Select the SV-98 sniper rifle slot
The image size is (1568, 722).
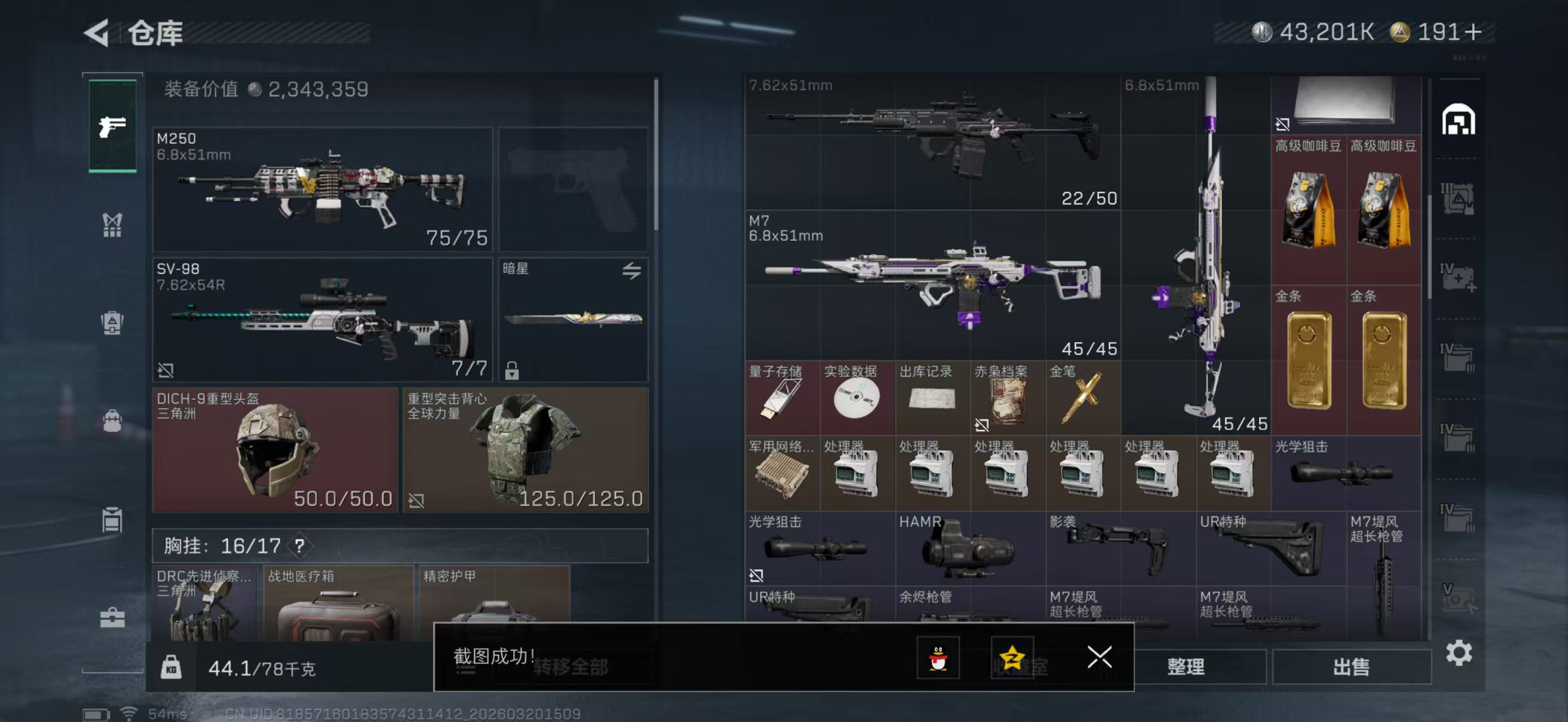click(x=322, y=320)
